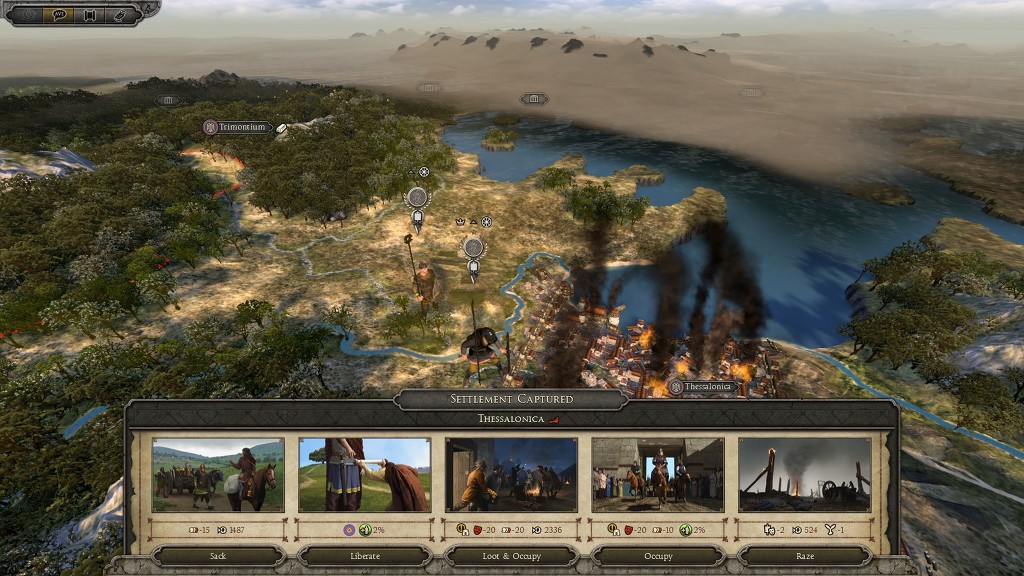
Task: Click the Loot & Occupy button
Action: [511, 555]
